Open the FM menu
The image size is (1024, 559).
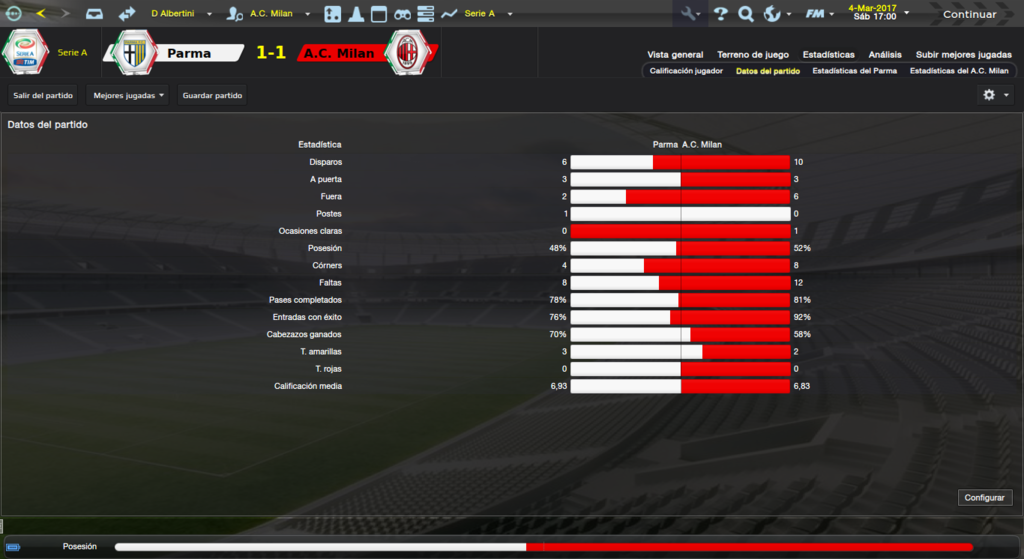pyautogui.click(x=819, y=14)
